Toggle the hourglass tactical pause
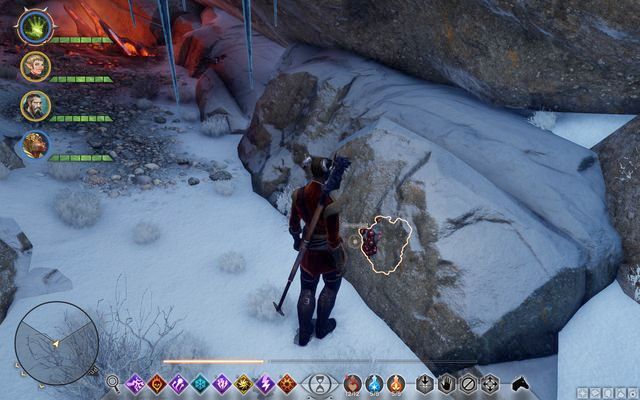Viewport: 640px width, 400px height. (319, 382)
